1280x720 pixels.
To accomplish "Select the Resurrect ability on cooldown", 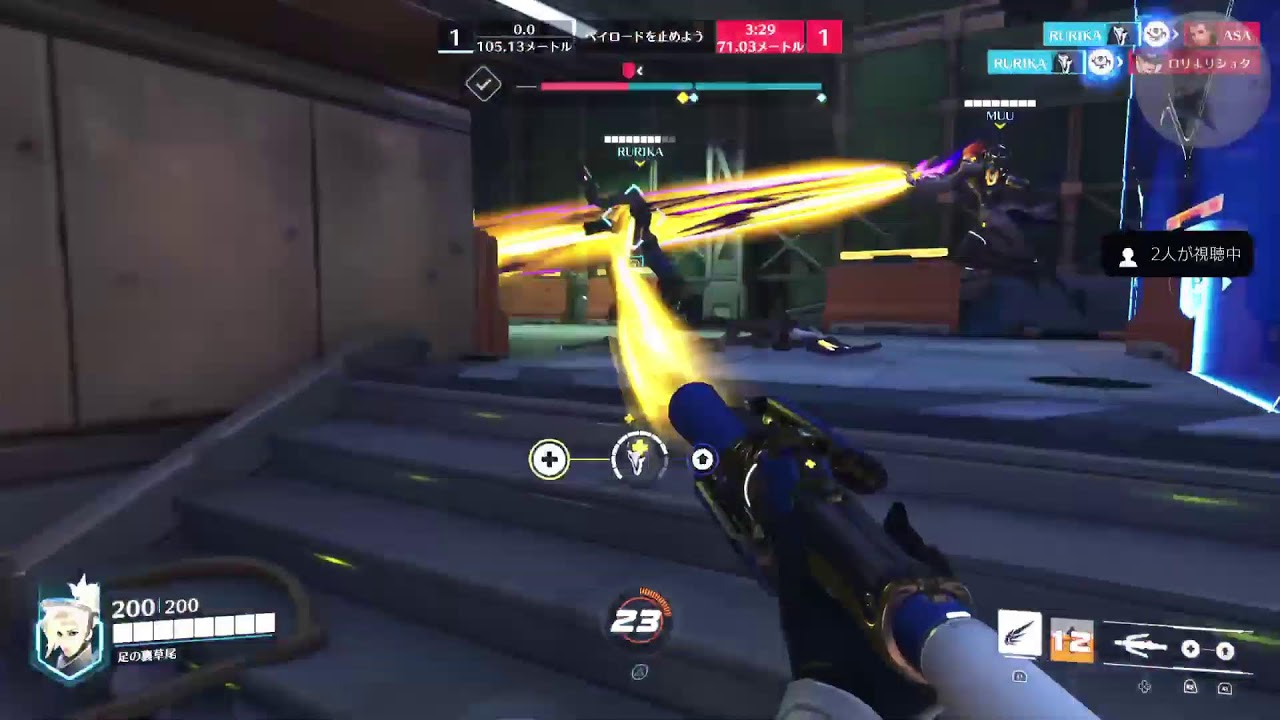I will tap(1071, 641).
